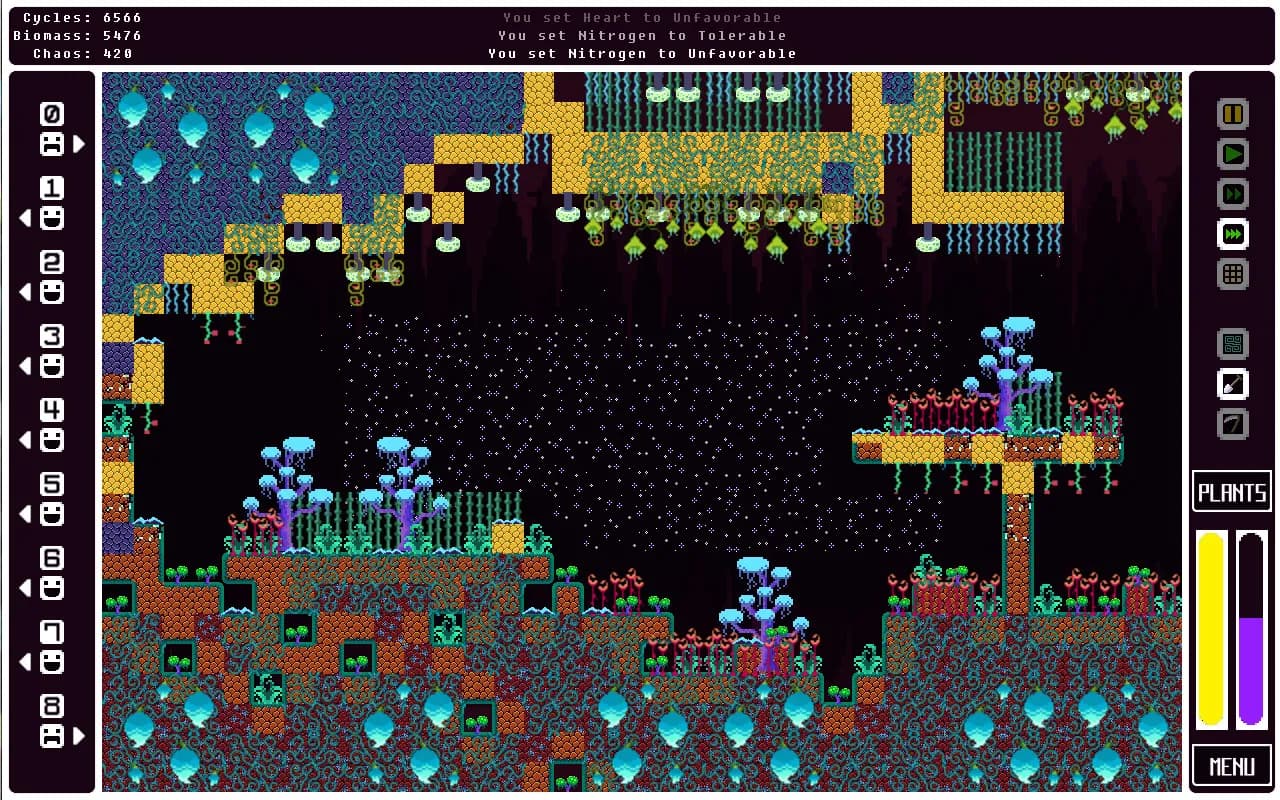Select level 0 sad face
The width and height of the screenshot is (1280, 800).
pos(52,144)
